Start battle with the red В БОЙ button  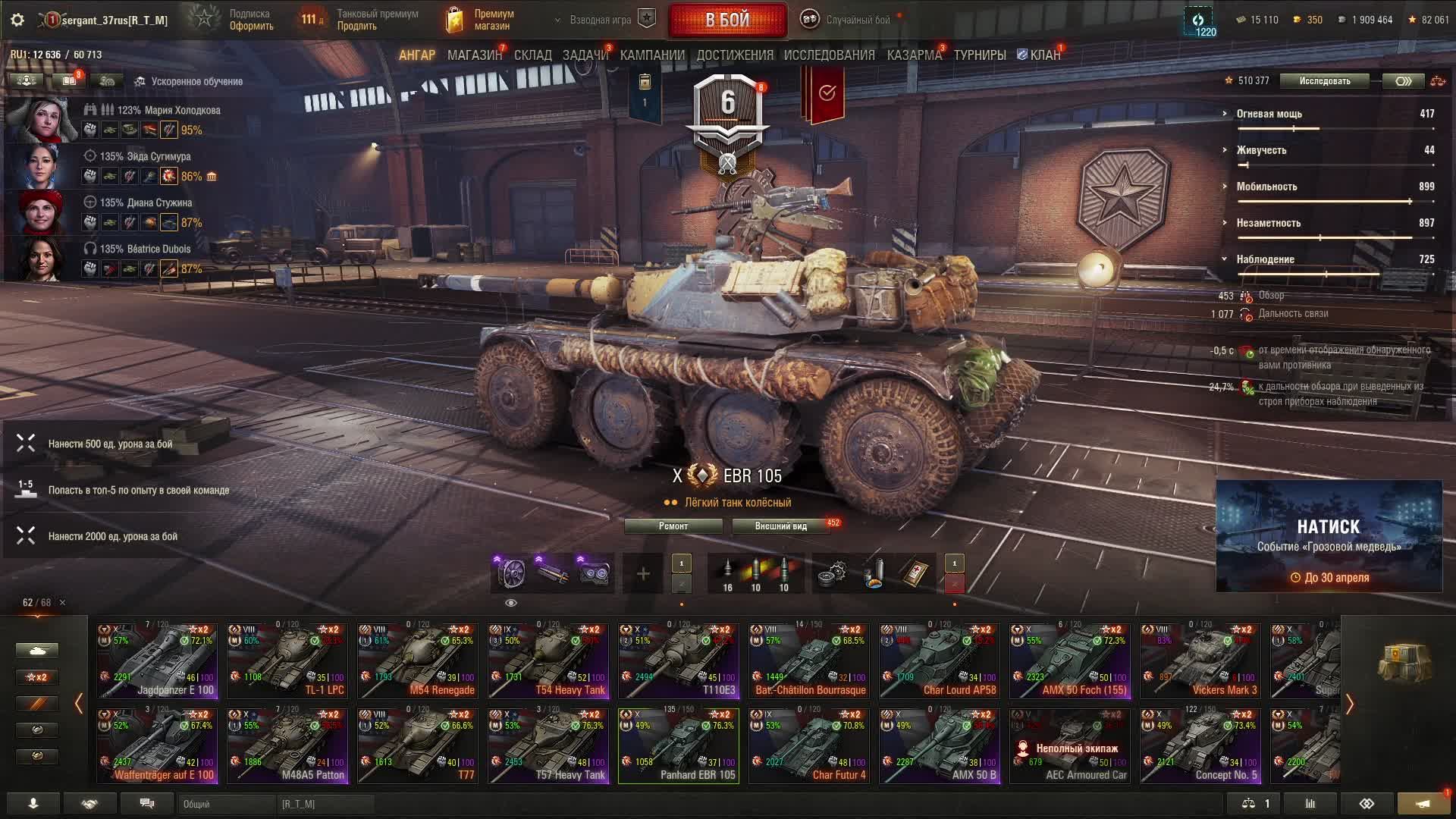pos(727,20)
